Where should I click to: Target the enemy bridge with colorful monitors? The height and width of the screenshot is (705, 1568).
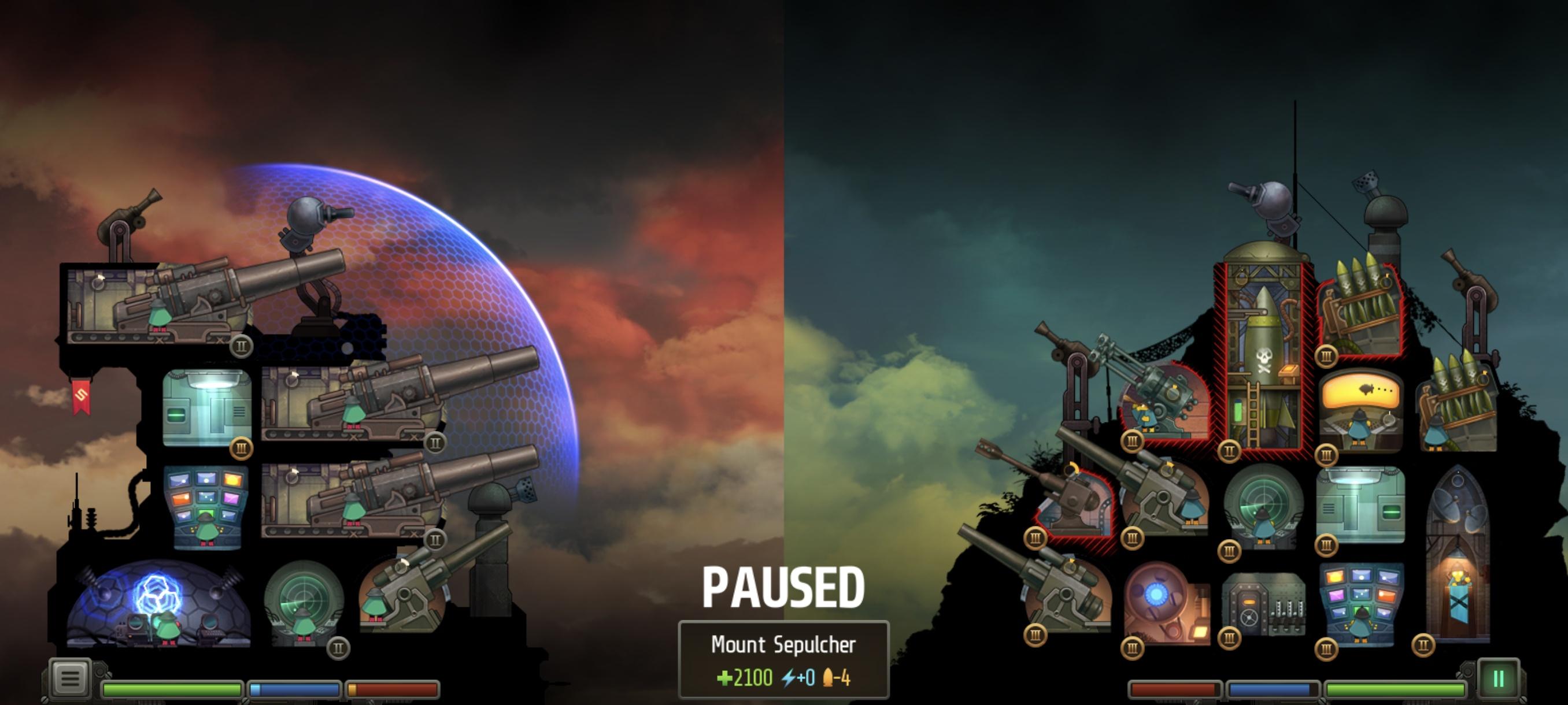pyautogui.click(x=1361, y=602)
